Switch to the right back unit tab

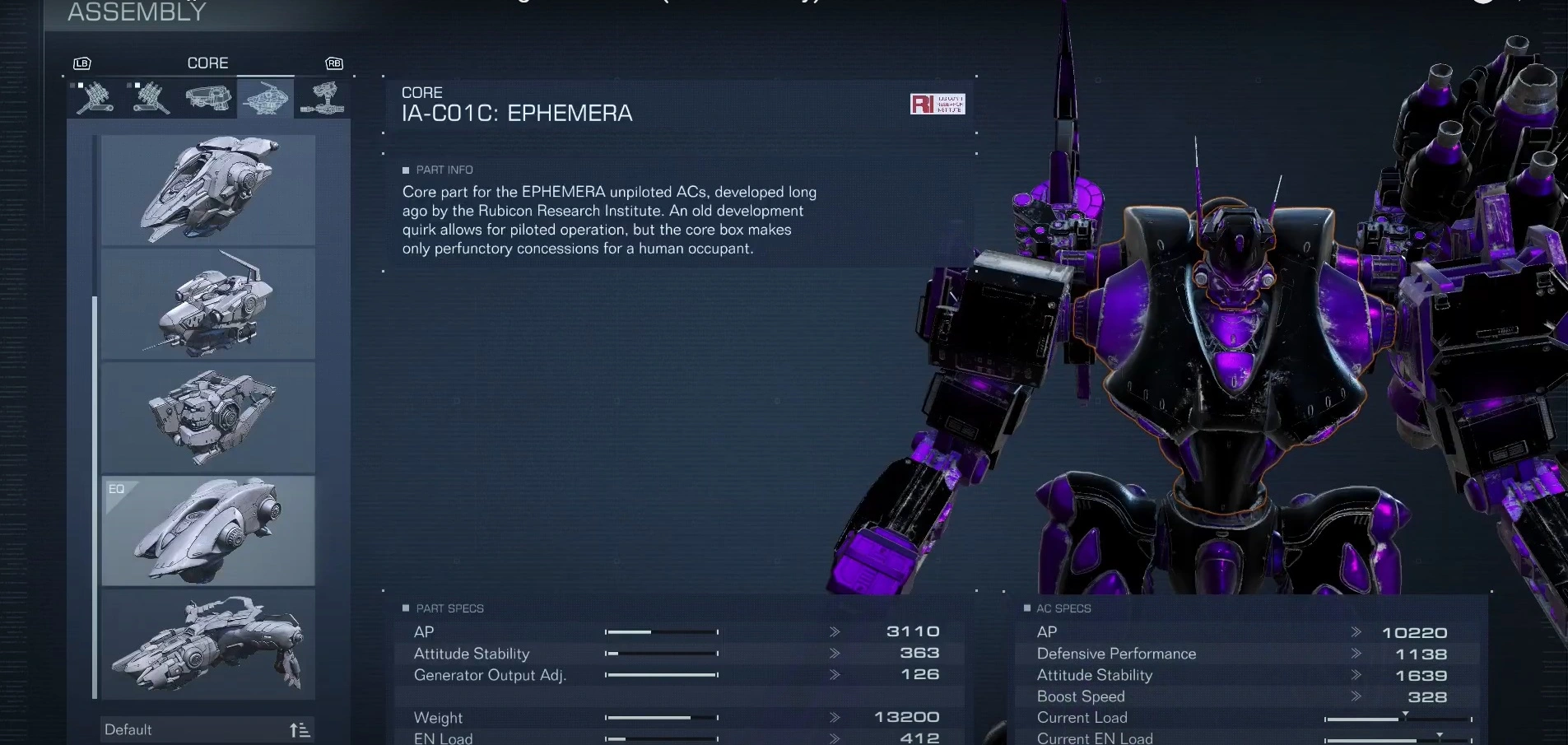(95, 98)
